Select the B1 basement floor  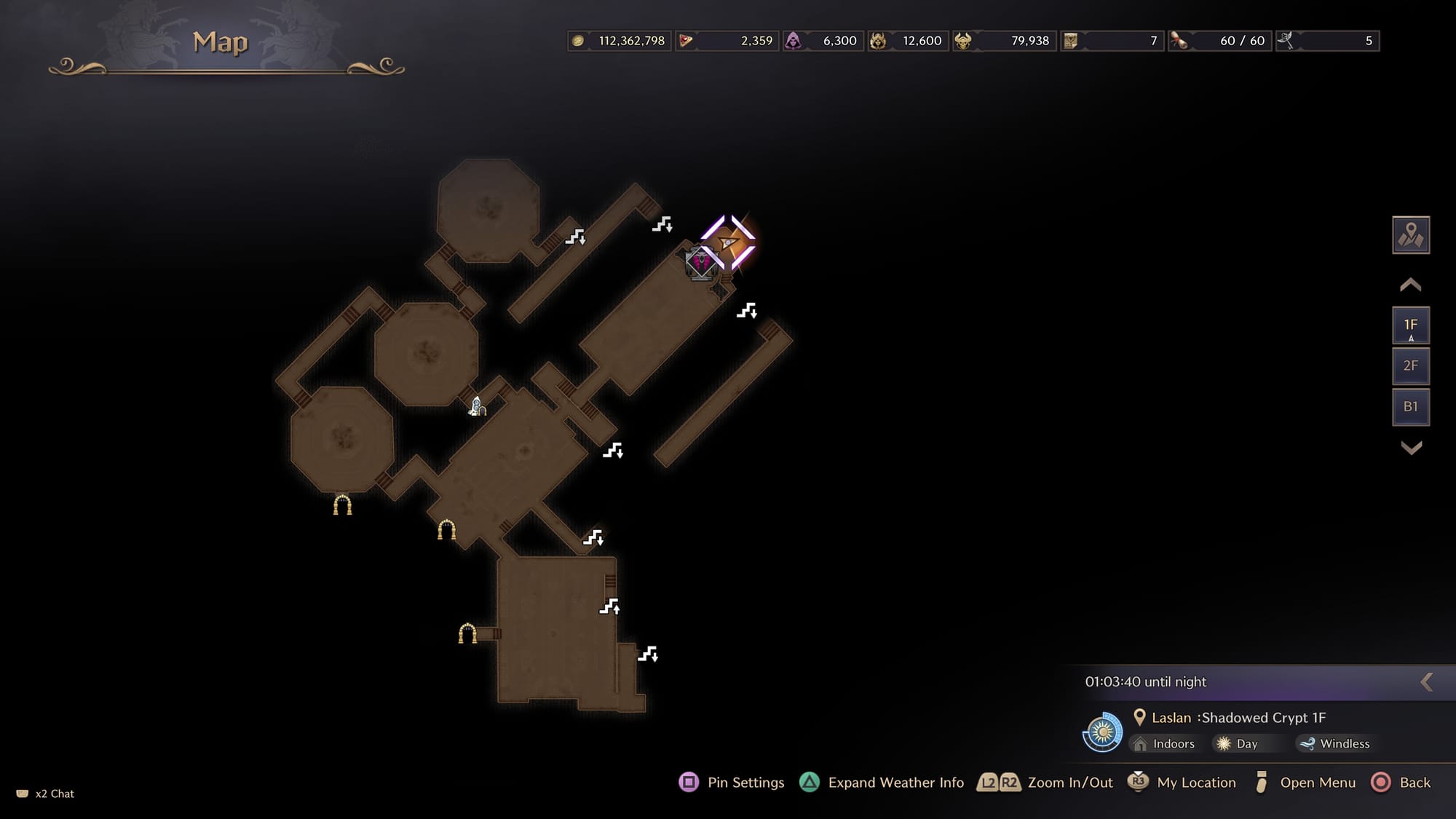(1410, 407)
